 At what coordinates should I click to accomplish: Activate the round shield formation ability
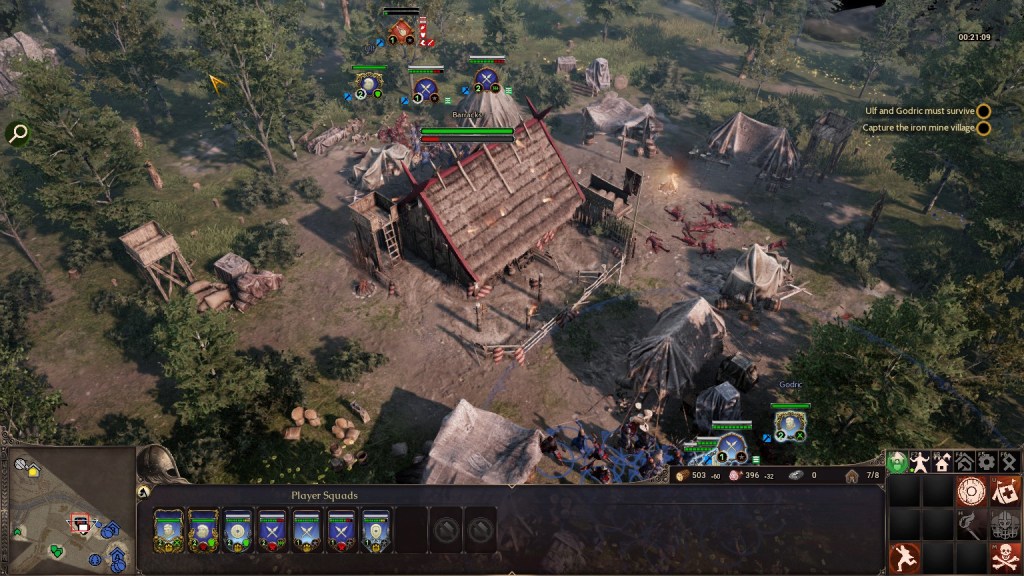click(x=970, y=492)
